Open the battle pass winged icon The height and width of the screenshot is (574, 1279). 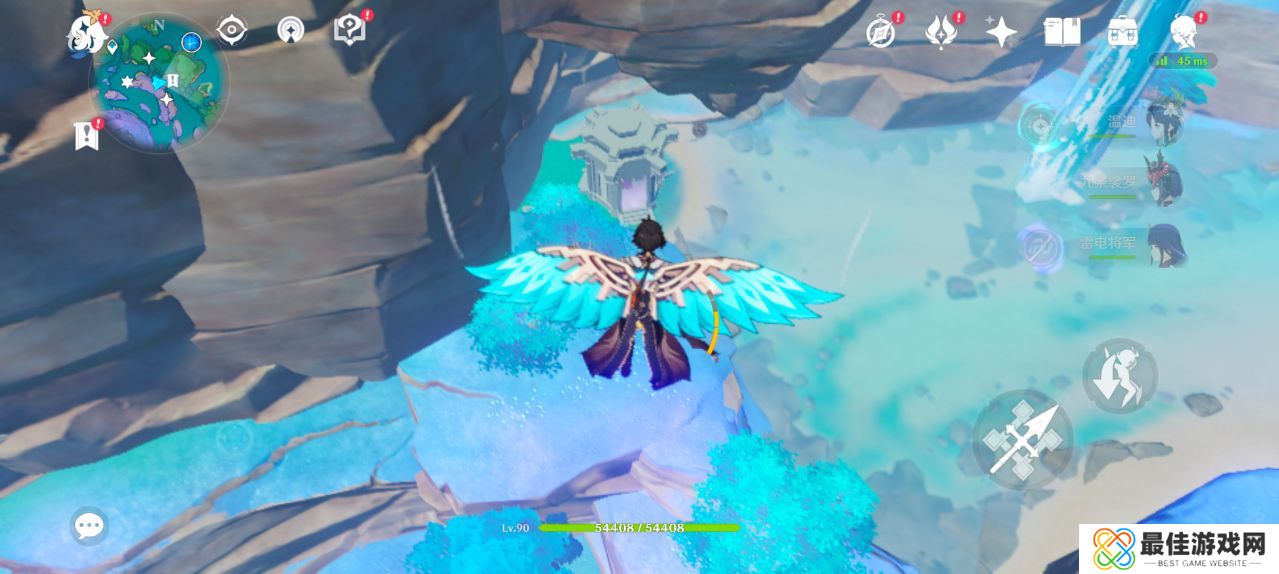(941, 32)
